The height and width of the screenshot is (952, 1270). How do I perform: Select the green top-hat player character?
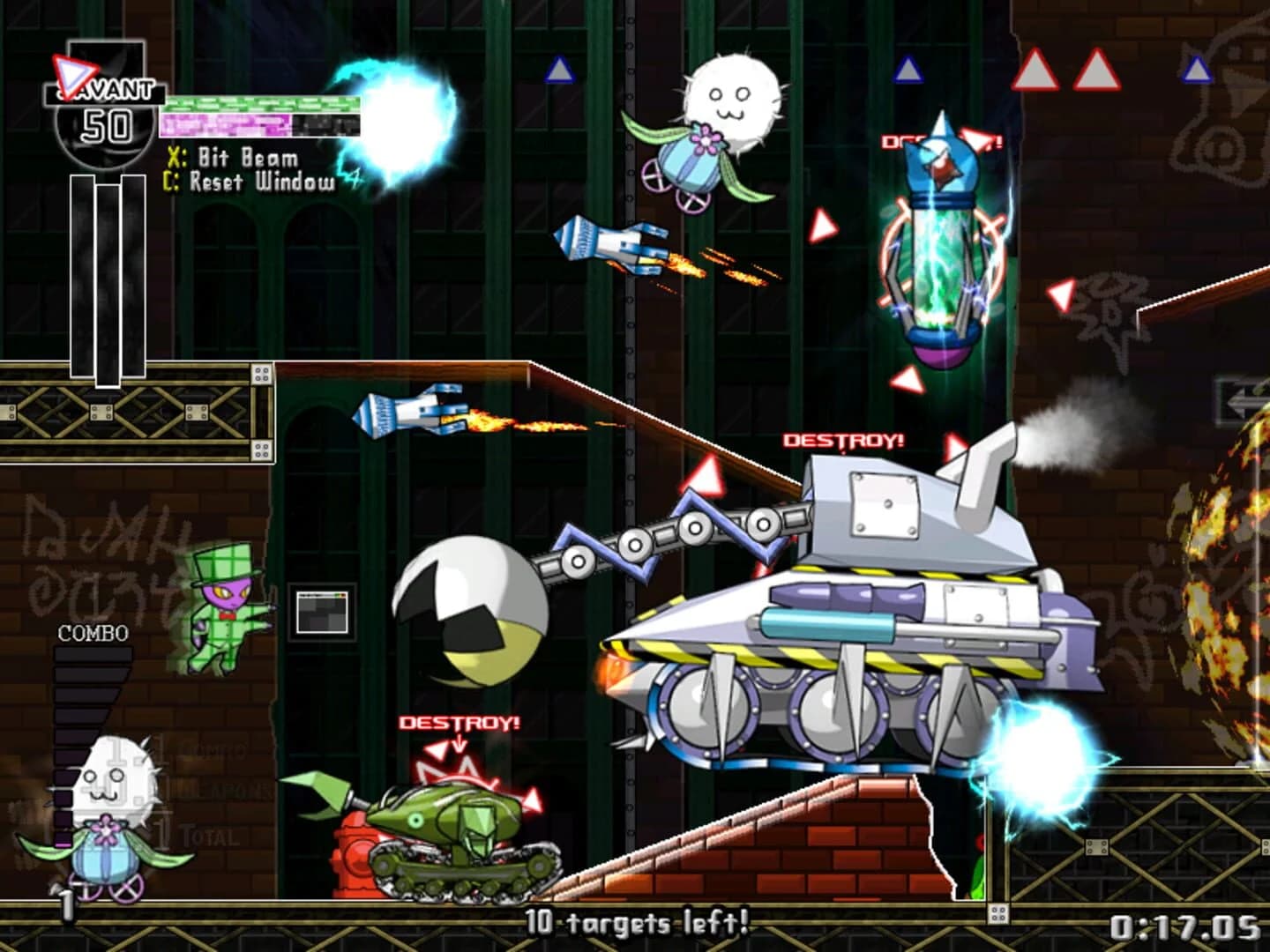[x=225, y=608]
